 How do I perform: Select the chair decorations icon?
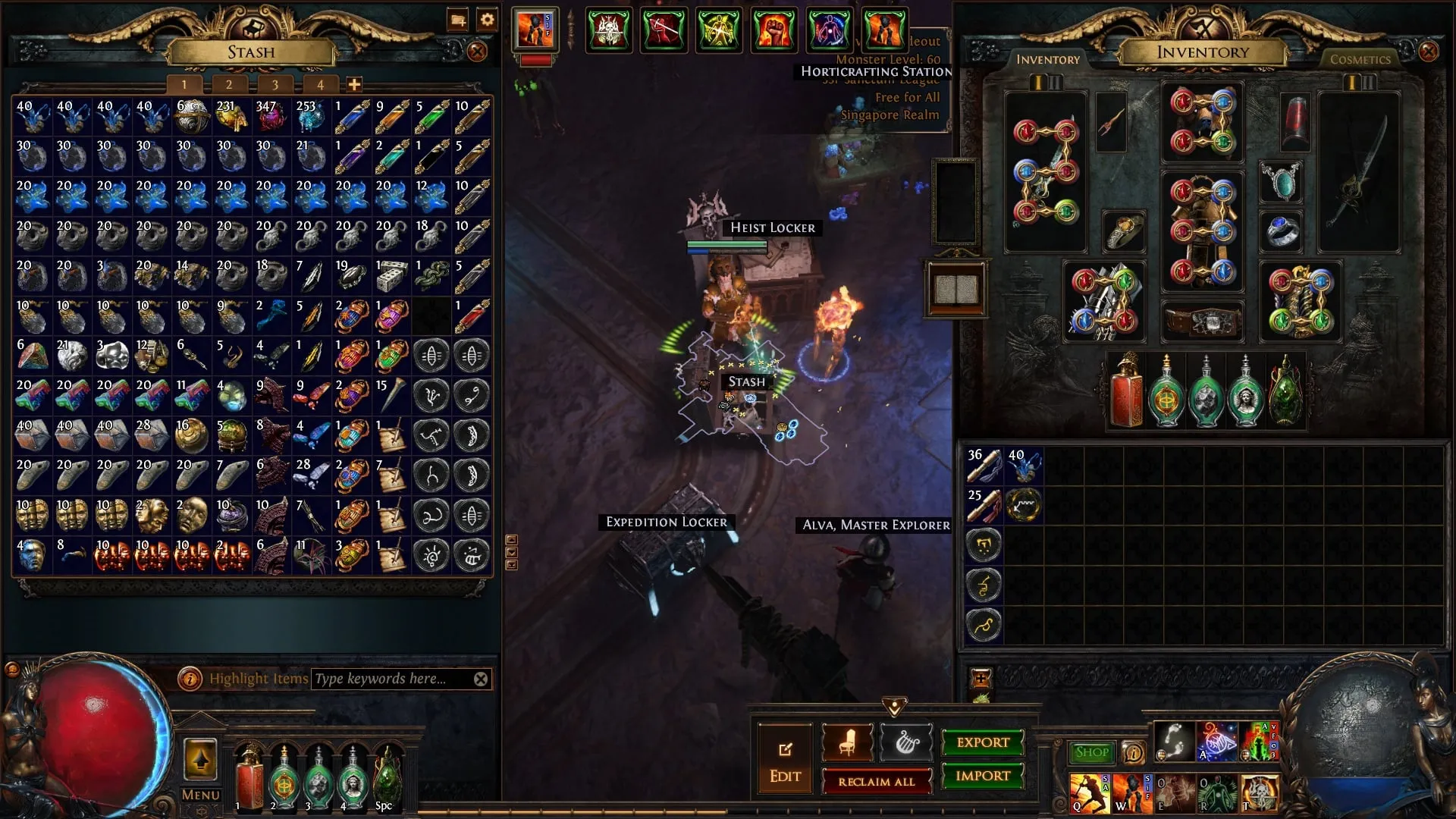847,742
